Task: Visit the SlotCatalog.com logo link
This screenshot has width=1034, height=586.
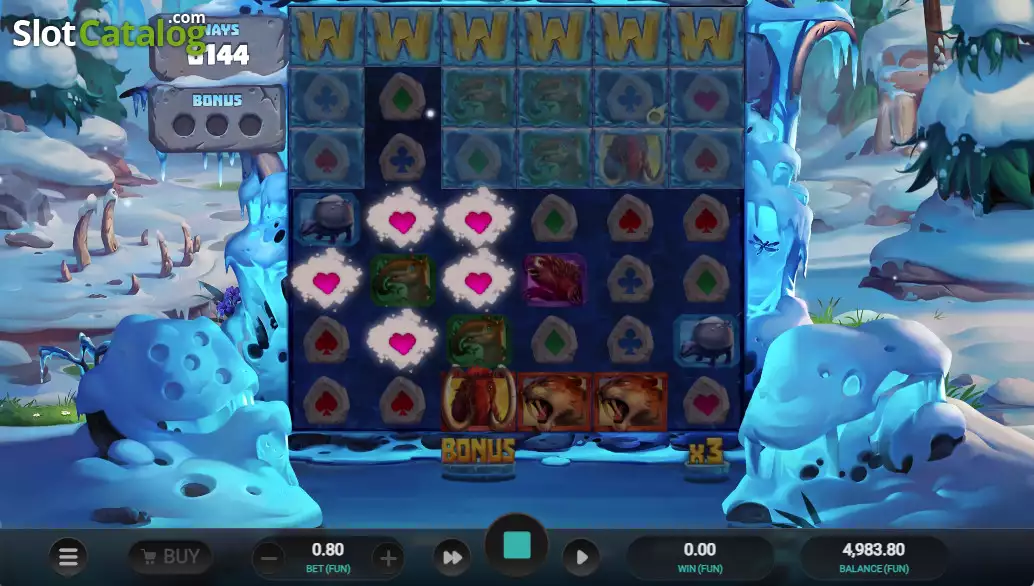Action: coord(108,31)
